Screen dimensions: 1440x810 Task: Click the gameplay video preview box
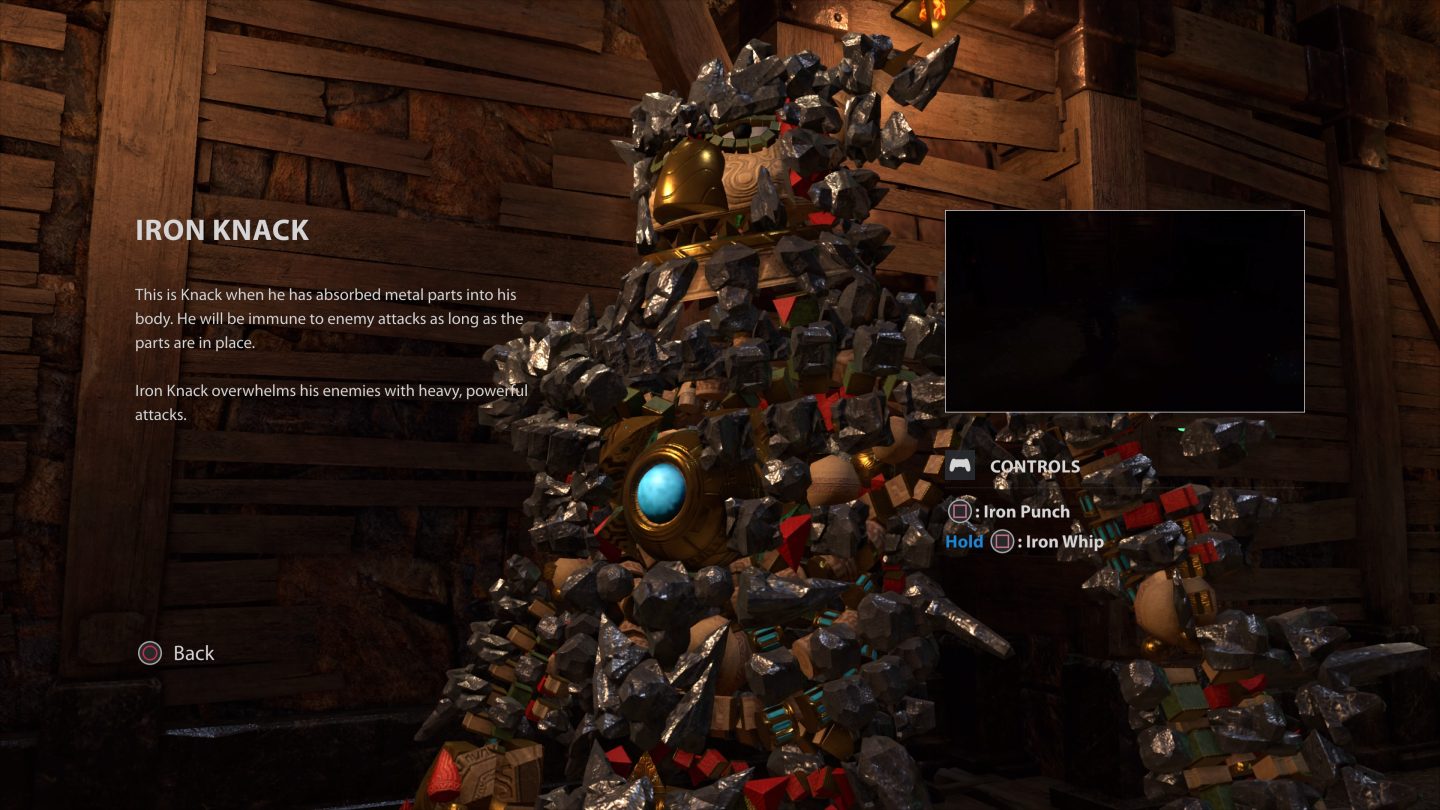click(1124, 311)
